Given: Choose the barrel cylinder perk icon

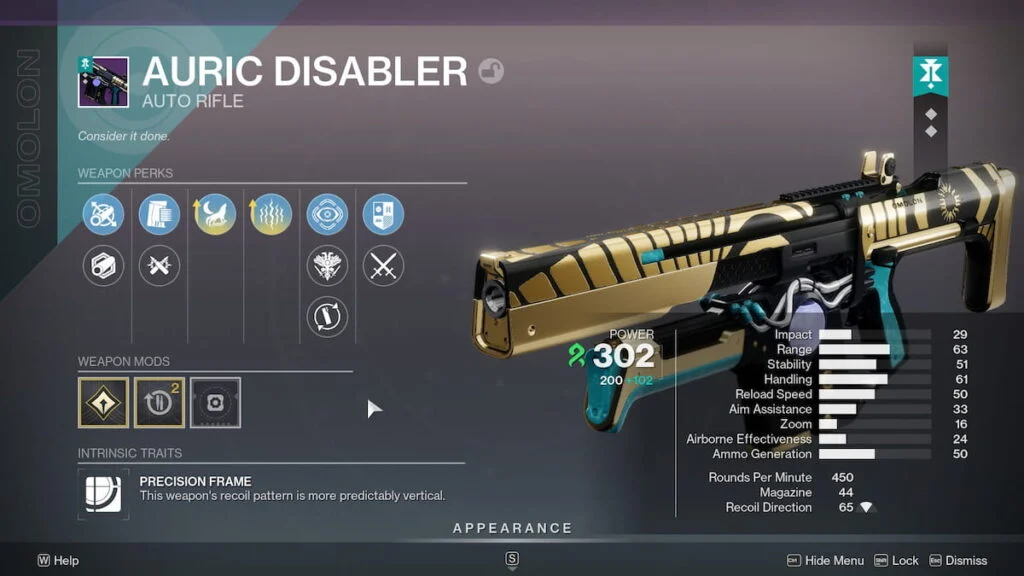Looking at the screenshot, I should pos(103,266).
